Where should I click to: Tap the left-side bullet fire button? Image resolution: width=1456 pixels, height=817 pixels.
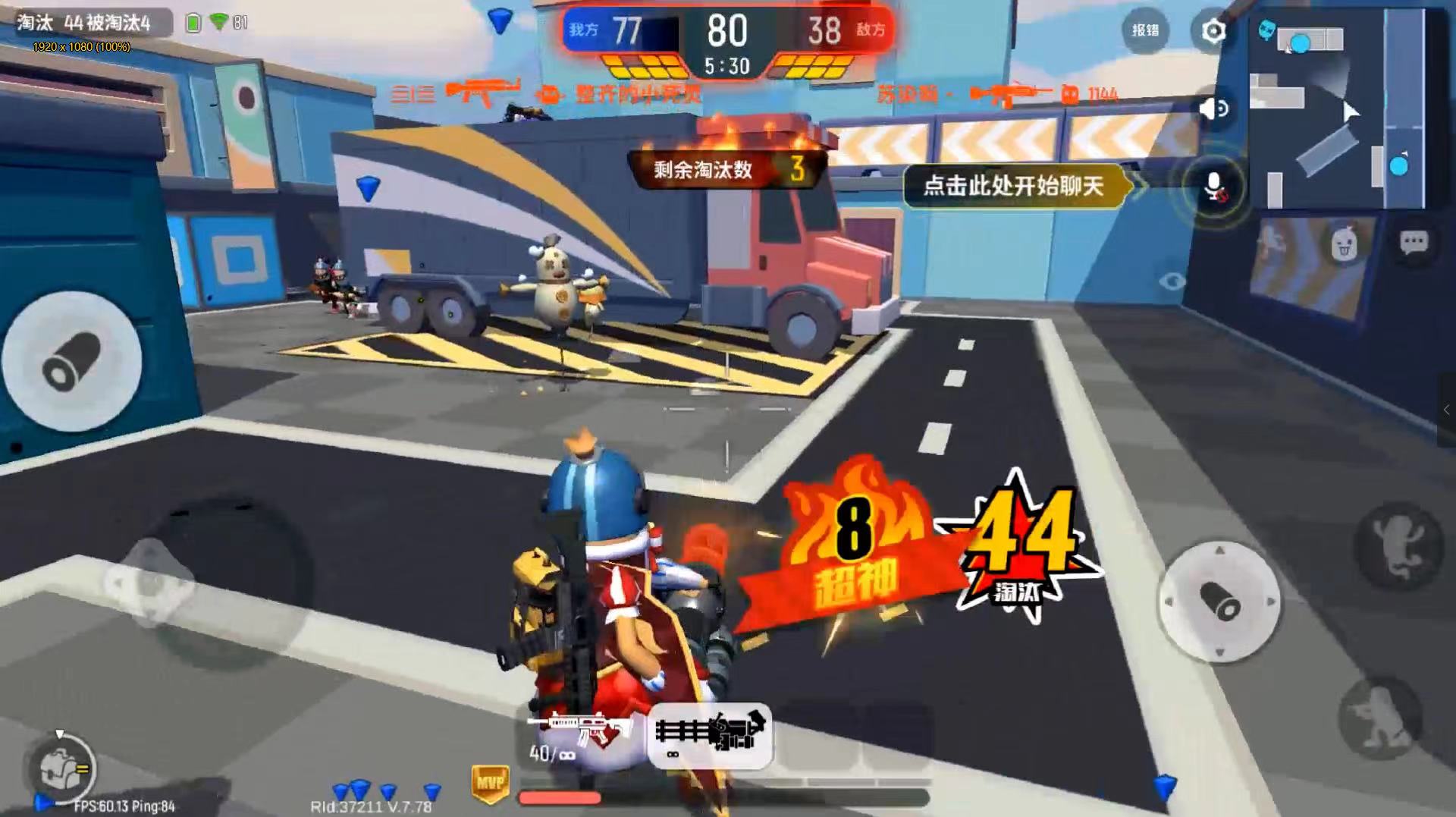pyautogui.click(x=73, y=362)
